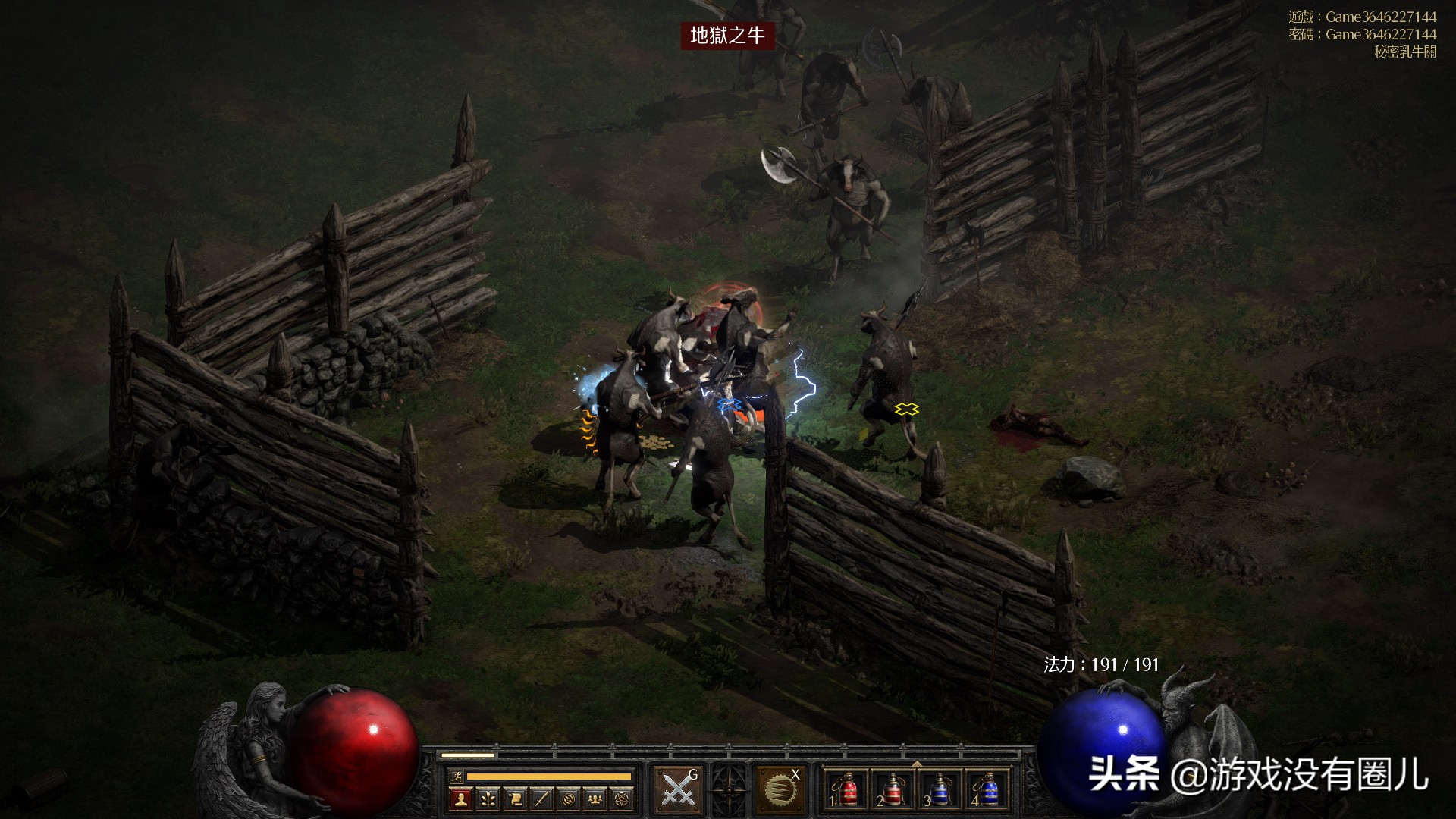Click the round swirl icon in the mini panel
This screenshot has height=819, width=1456.
pos(569,799)
